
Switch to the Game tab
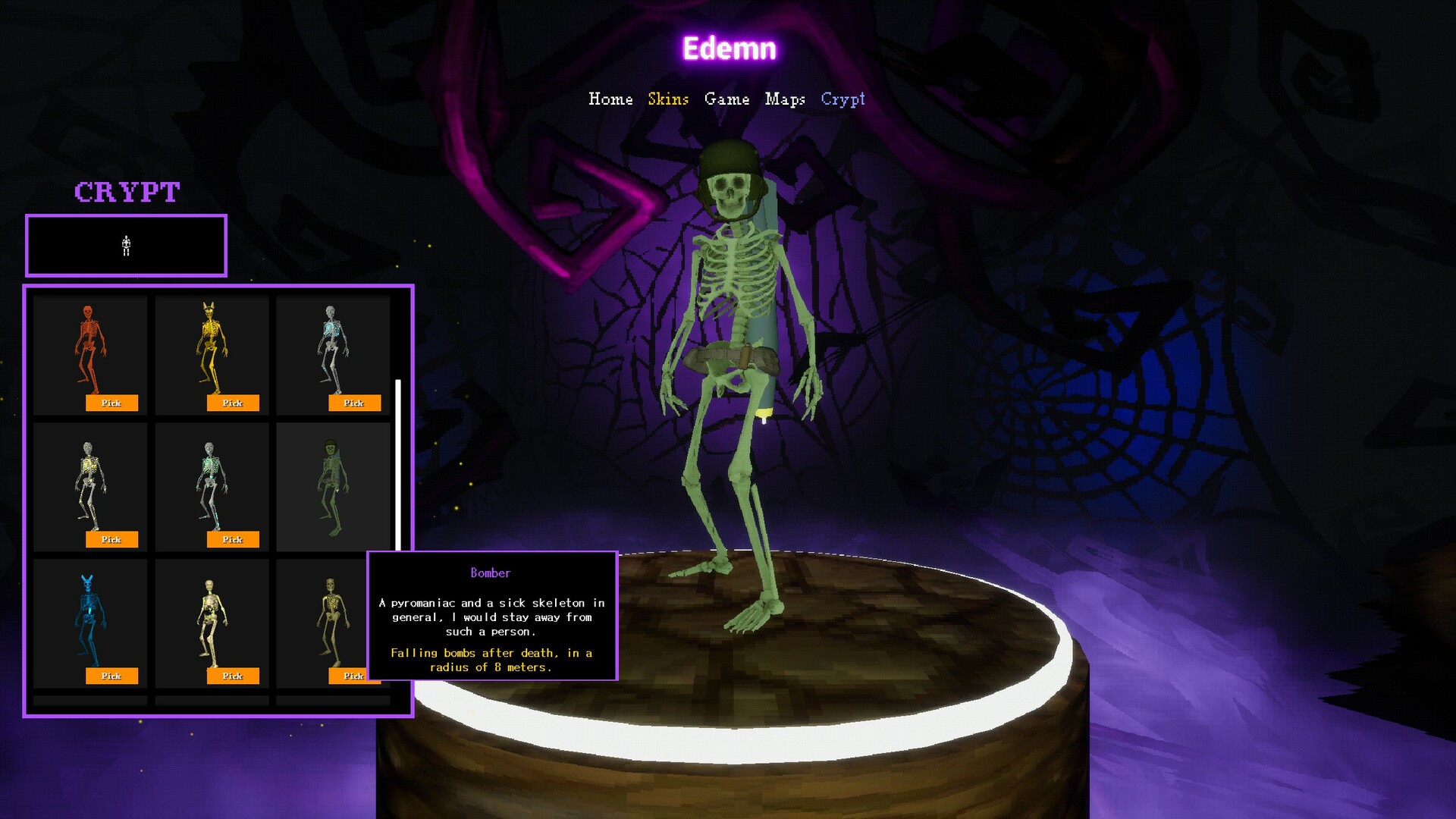pos(727,99)
